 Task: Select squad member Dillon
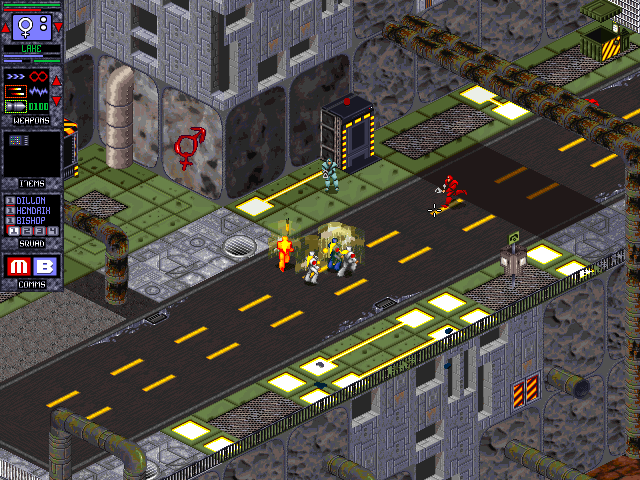pyautogui.click(x=32, y=200)
